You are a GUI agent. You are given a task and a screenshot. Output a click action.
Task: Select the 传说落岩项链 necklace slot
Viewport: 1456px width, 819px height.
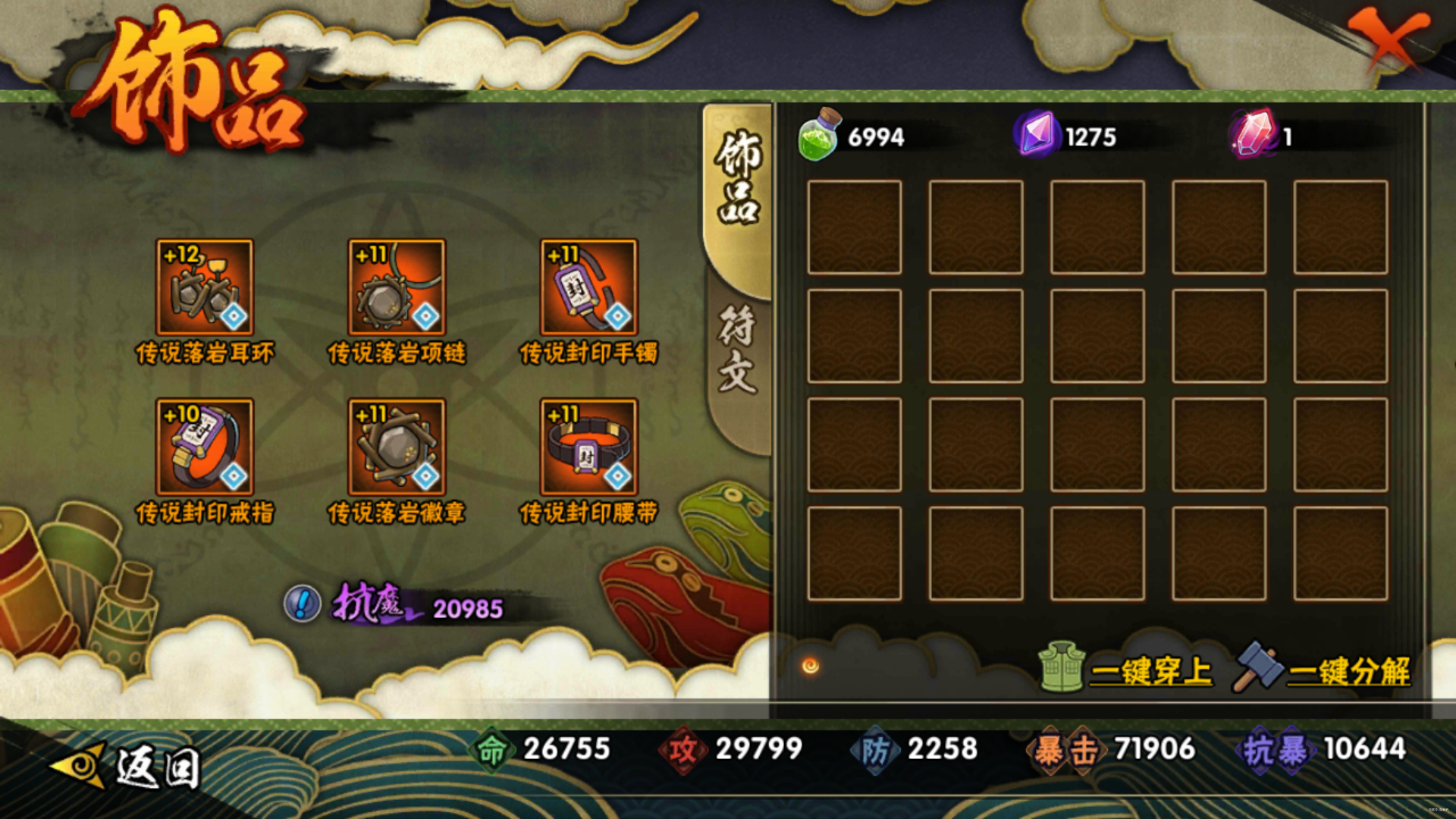click(x=397, y=287)
